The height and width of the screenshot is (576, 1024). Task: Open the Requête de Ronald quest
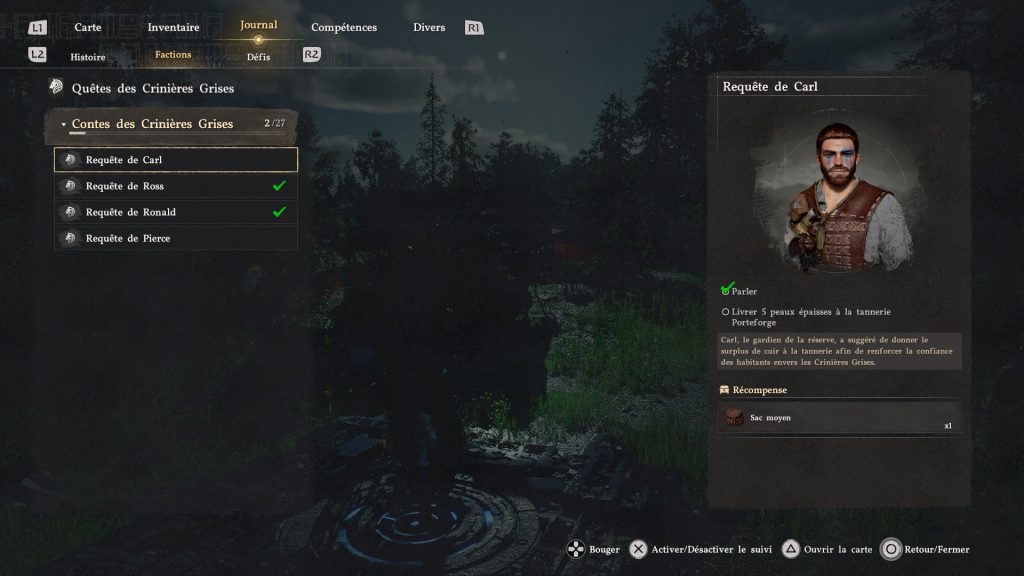point(176,212)
